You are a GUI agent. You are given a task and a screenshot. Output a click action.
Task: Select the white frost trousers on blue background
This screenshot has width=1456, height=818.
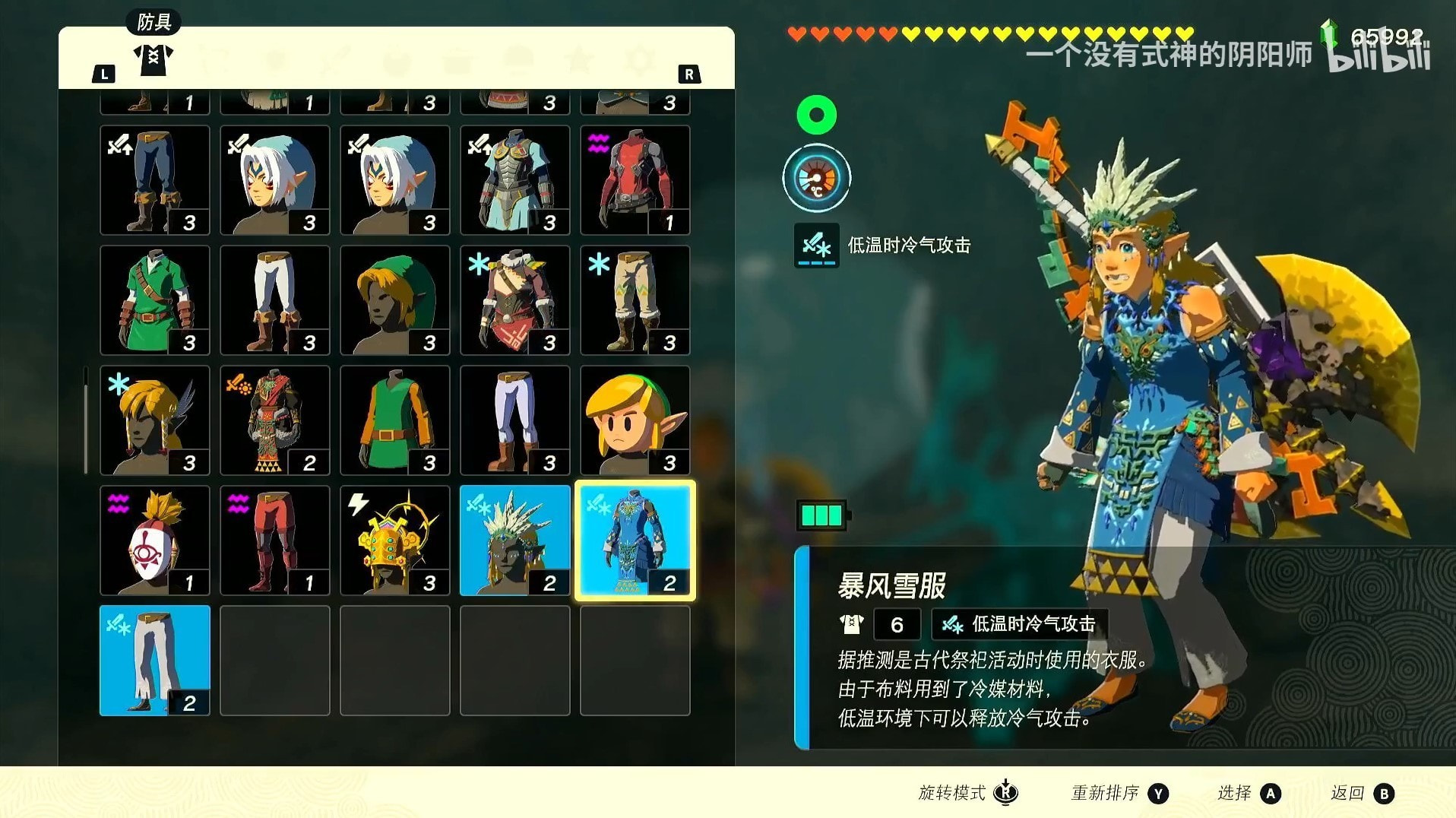(x=154, y=661)
